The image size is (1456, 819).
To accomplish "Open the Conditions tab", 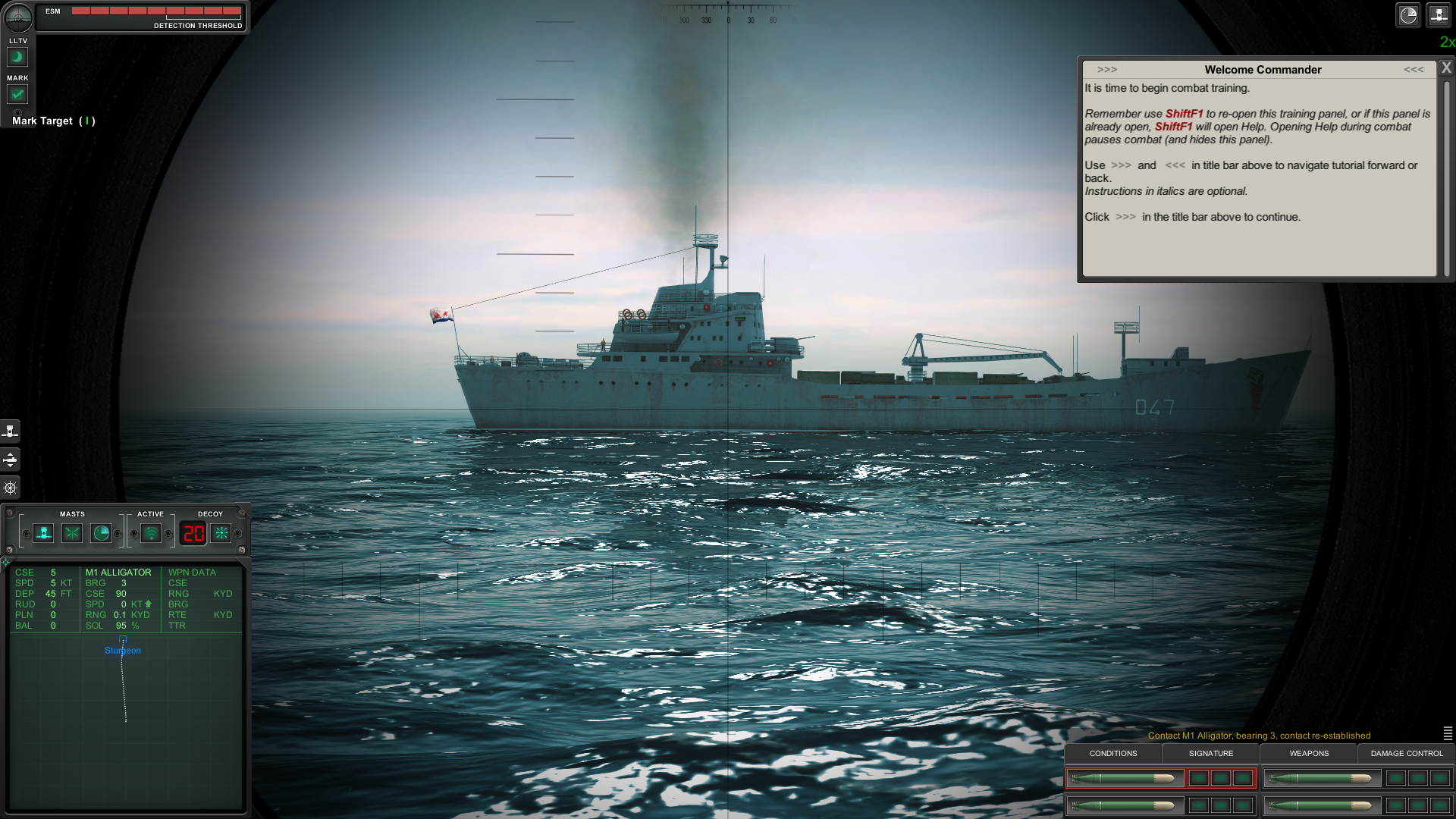I will coord(1112,754).
